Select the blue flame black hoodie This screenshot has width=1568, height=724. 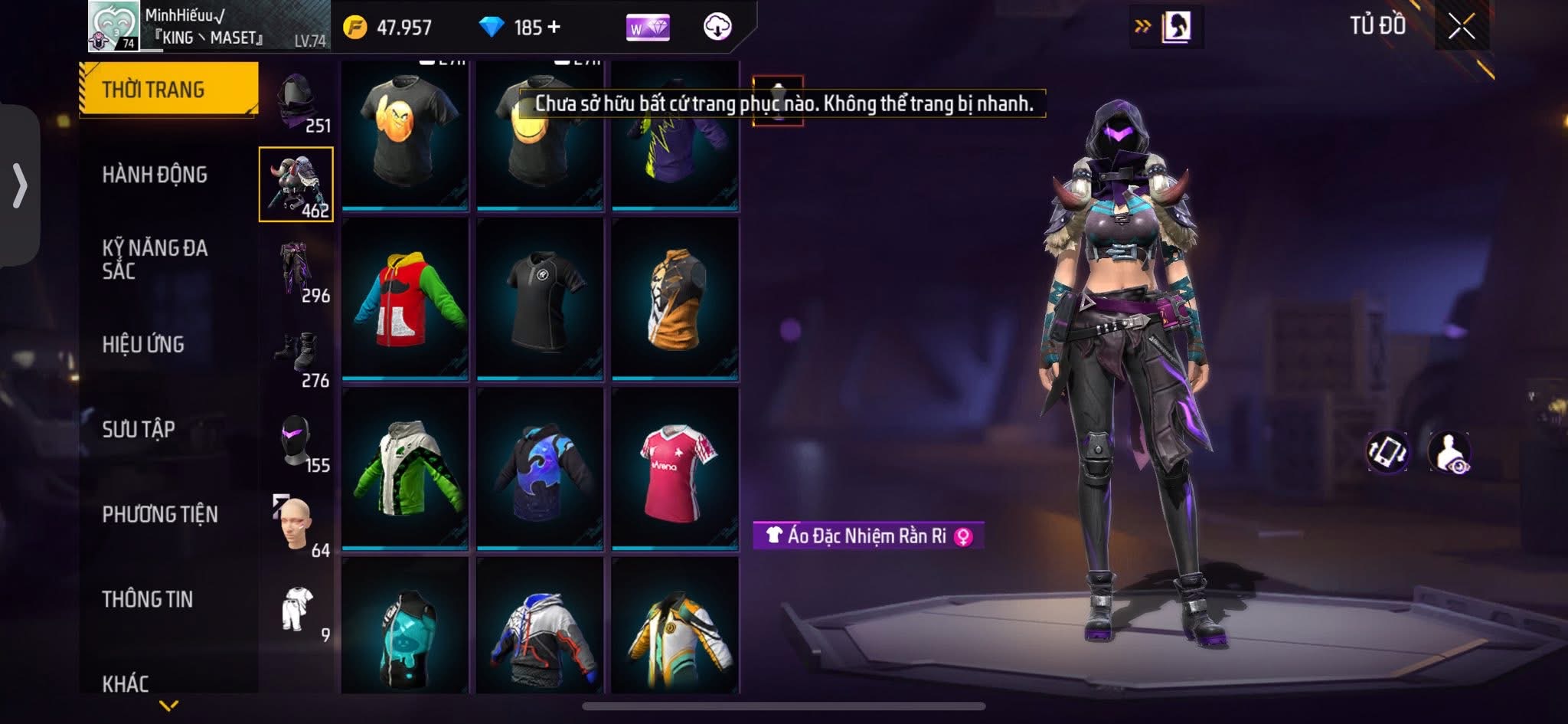[x=540, y=469]
